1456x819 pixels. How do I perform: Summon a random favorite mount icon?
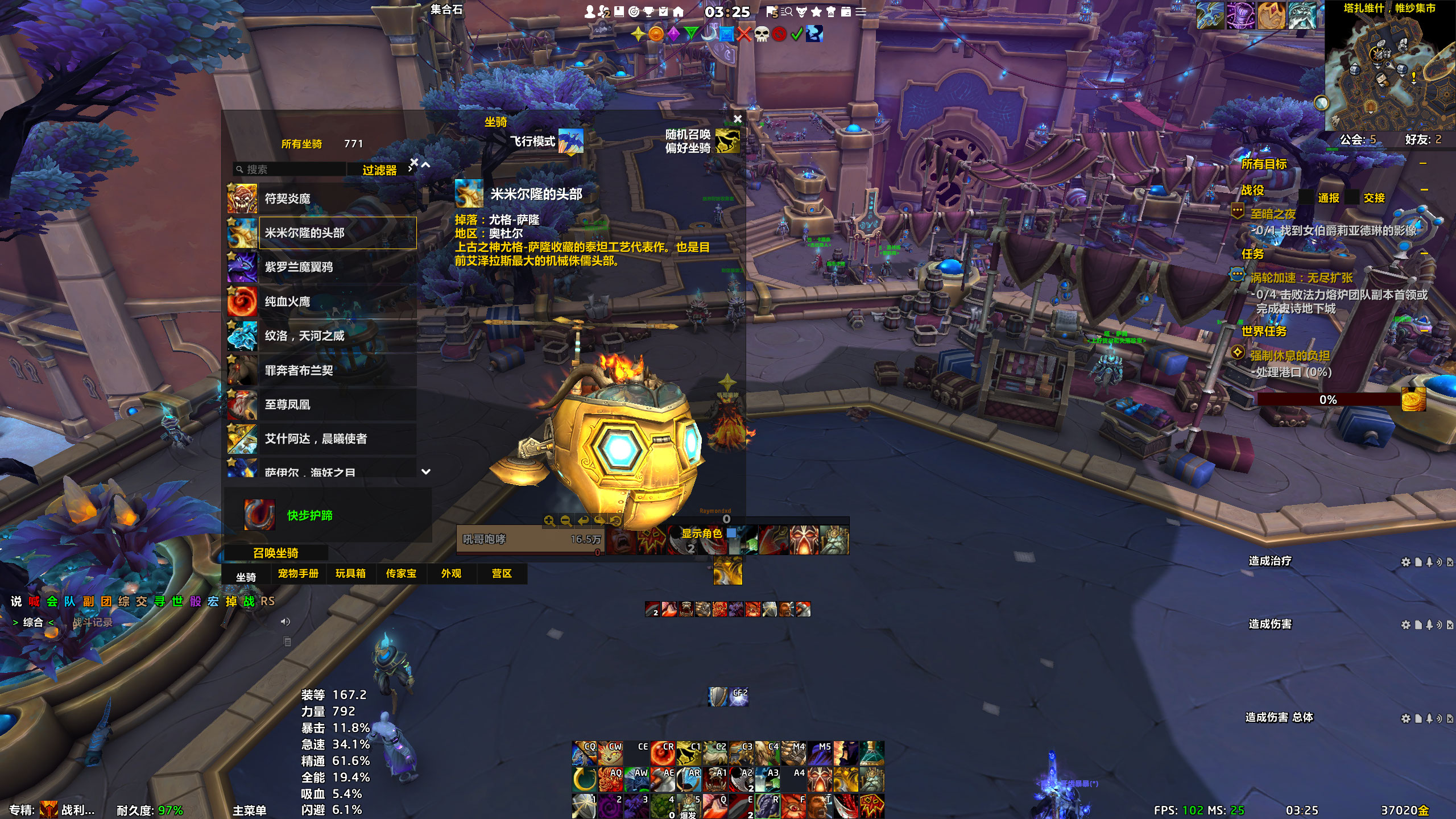coord(727,140)
